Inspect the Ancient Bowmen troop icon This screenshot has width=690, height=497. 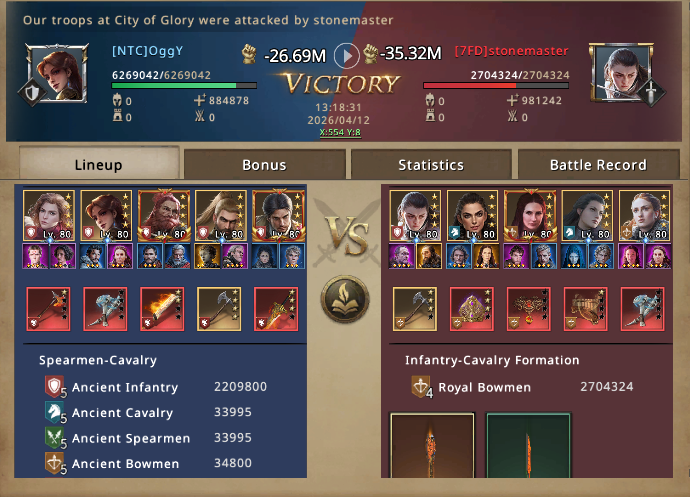(54, 464)
